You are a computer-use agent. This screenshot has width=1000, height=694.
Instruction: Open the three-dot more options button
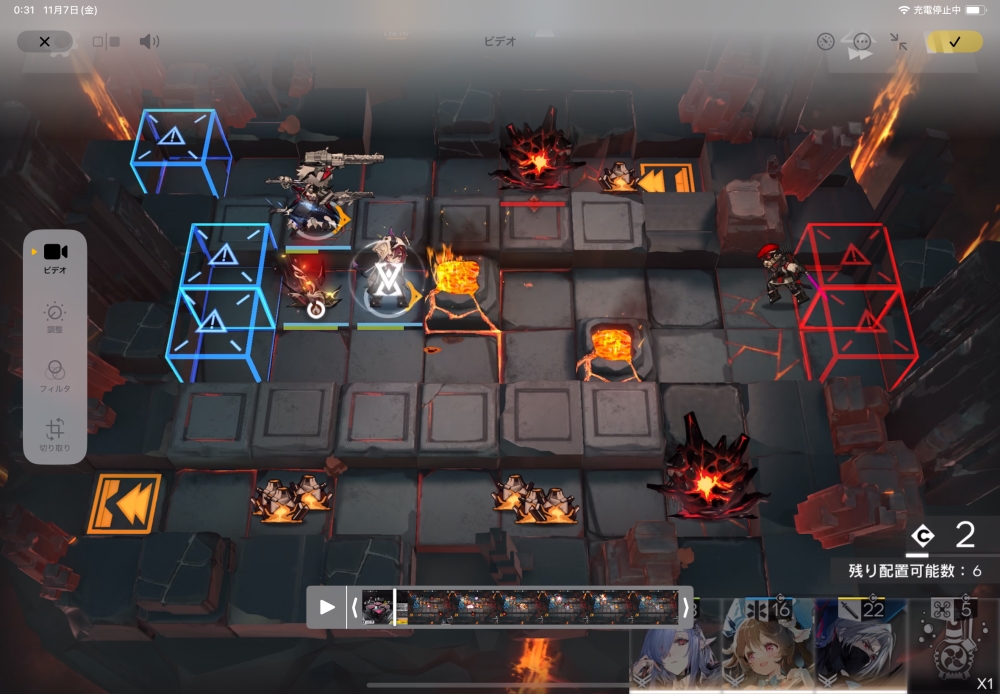pyautogui.click(x=862, y=42)
